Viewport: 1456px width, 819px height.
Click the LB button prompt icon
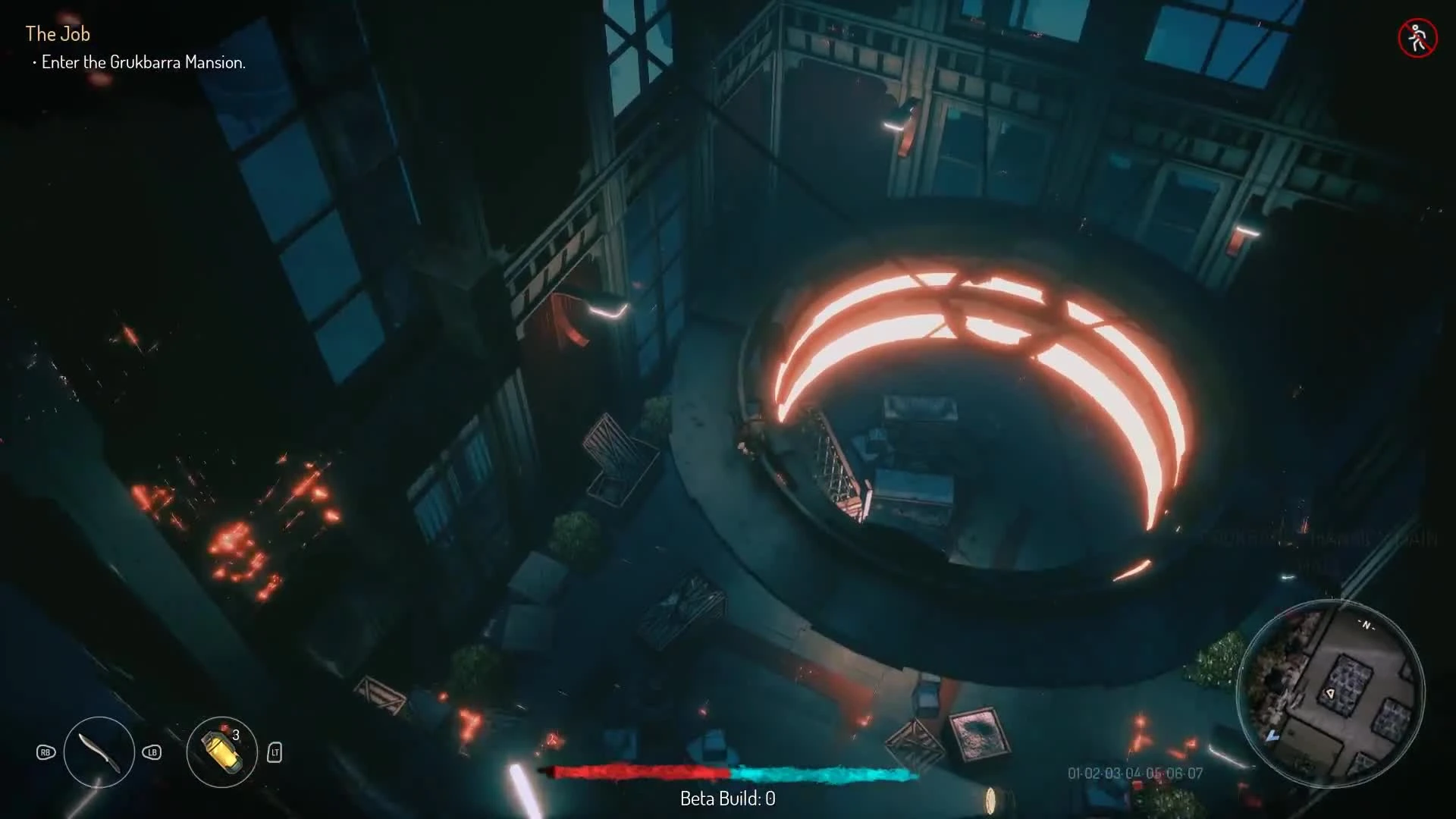[x=152, y=753]
